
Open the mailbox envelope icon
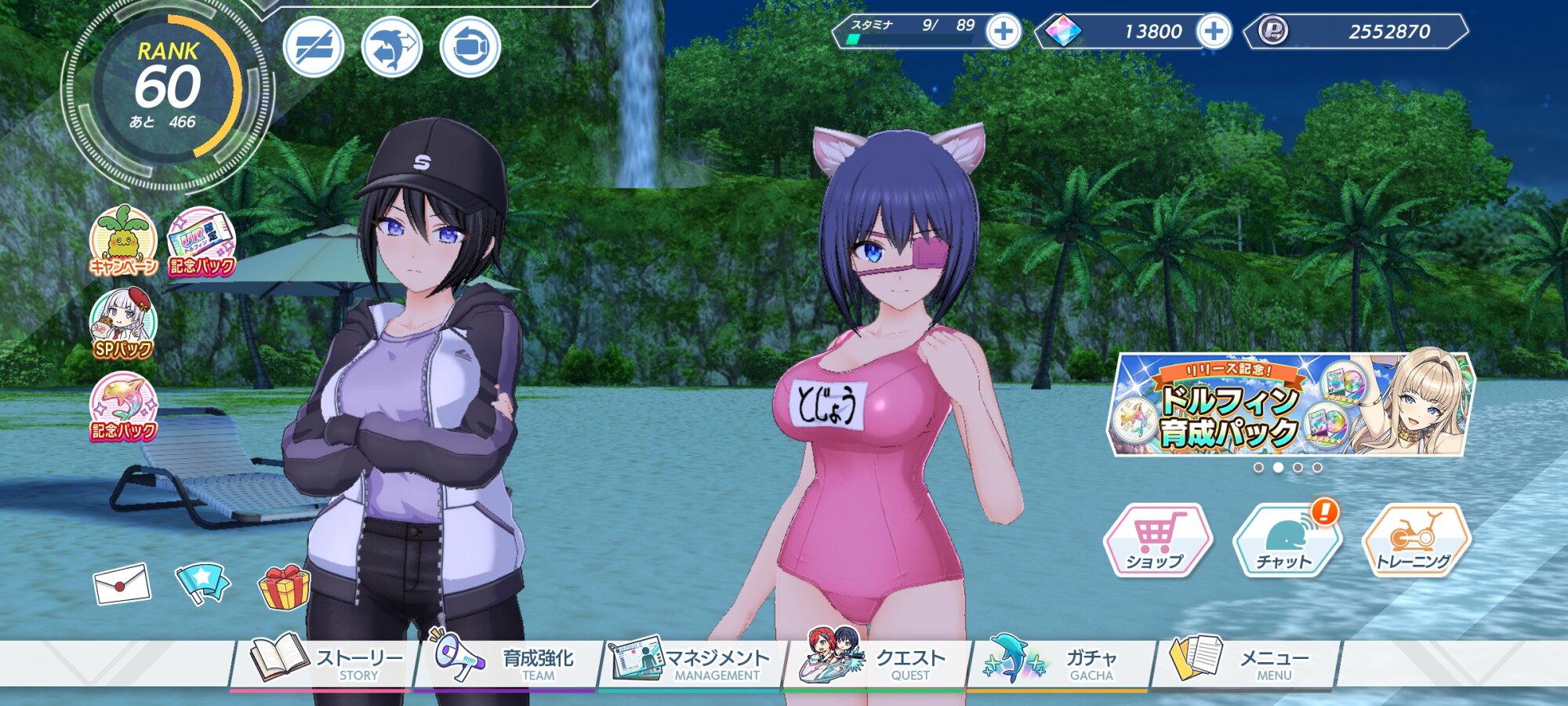[x=122, y=584]
